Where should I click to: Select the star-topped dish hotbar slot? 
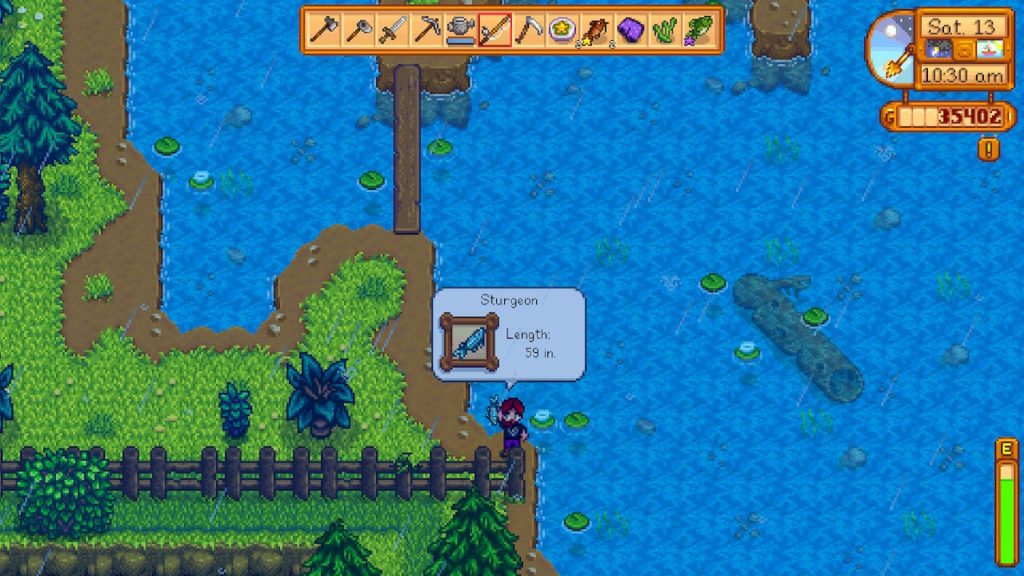point(562,30)
